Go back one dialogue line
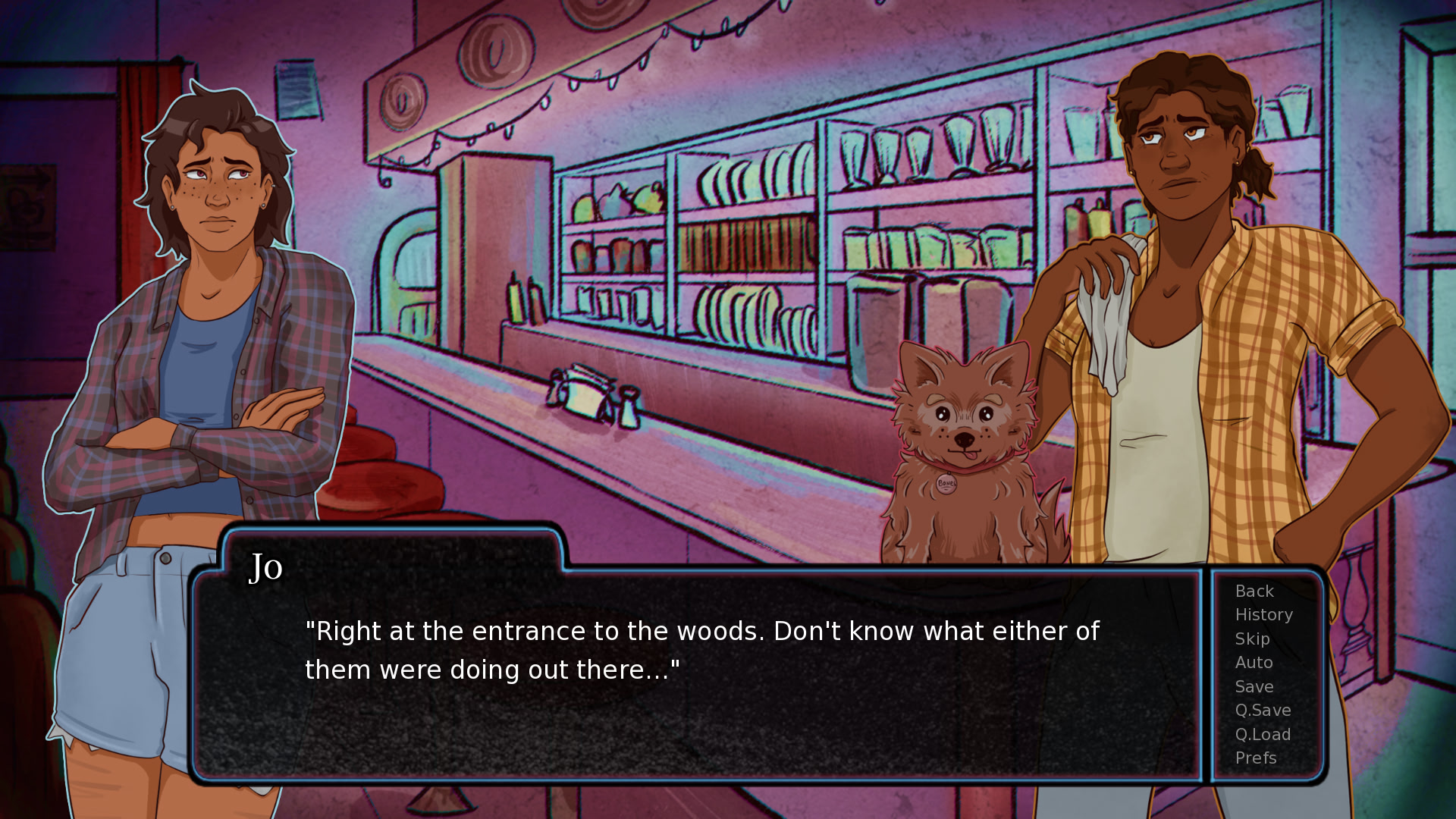 pyautogui.click(x=1254, y=591)
